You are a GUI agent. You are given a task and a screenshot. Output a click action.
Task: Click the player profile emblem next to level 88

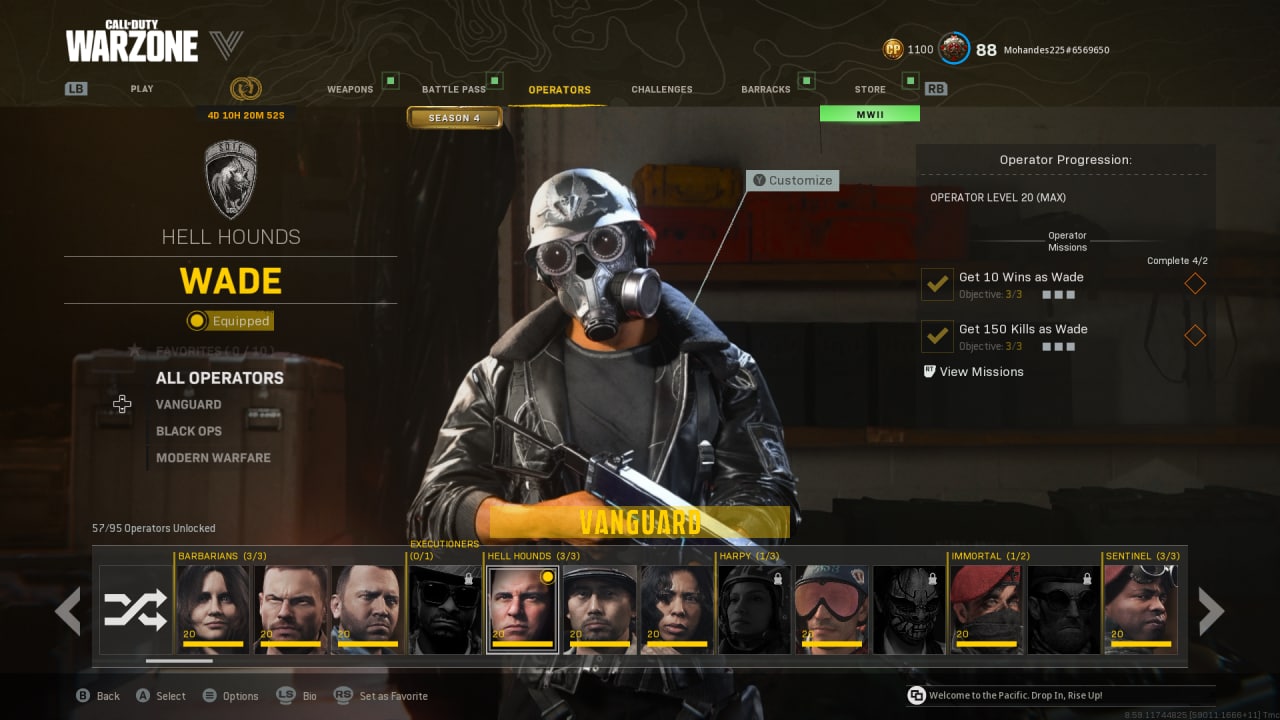pyautogui.click(x=953, y=49)
